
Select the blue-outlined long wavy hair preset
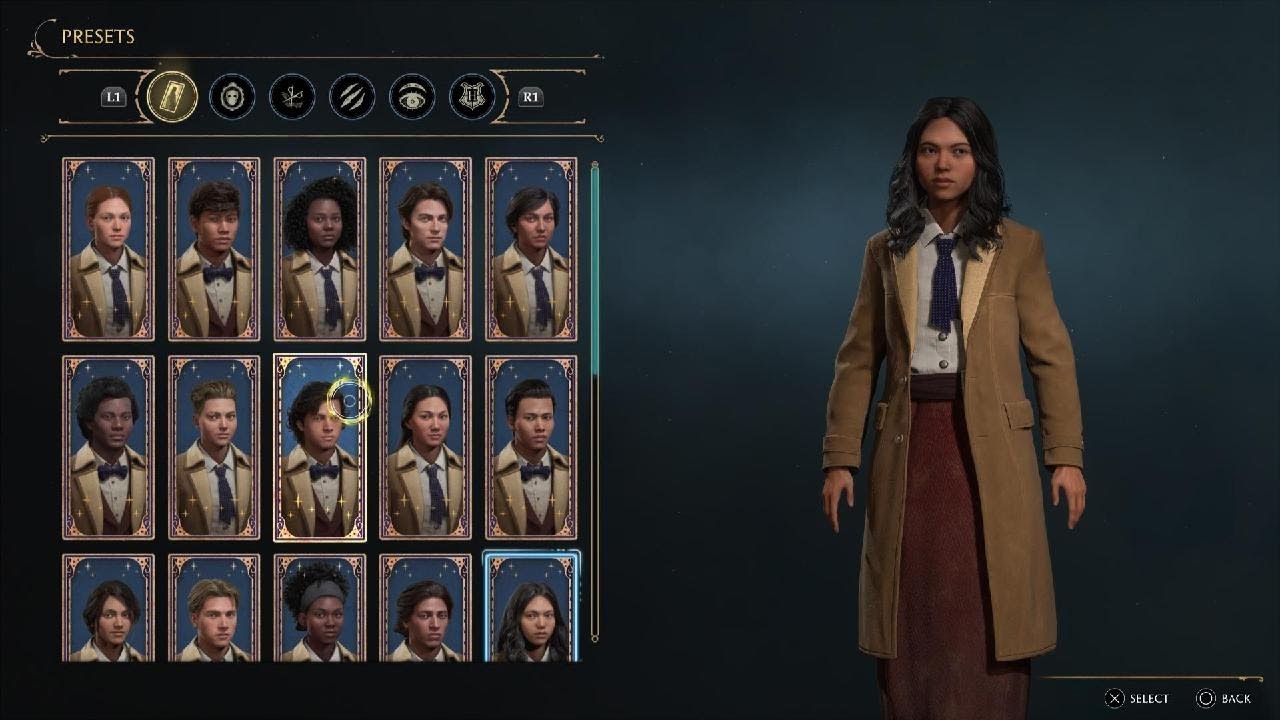532,608
